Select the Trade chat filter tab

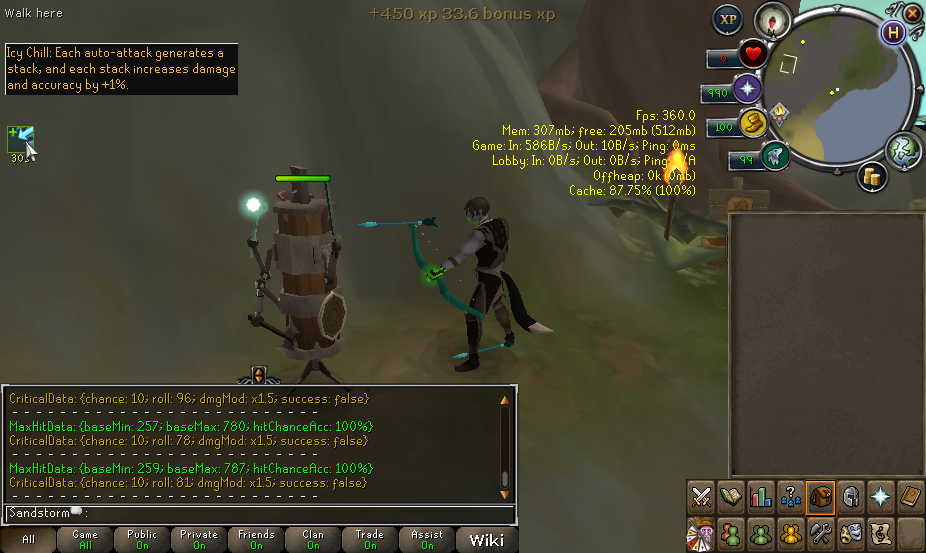[370, 540]
